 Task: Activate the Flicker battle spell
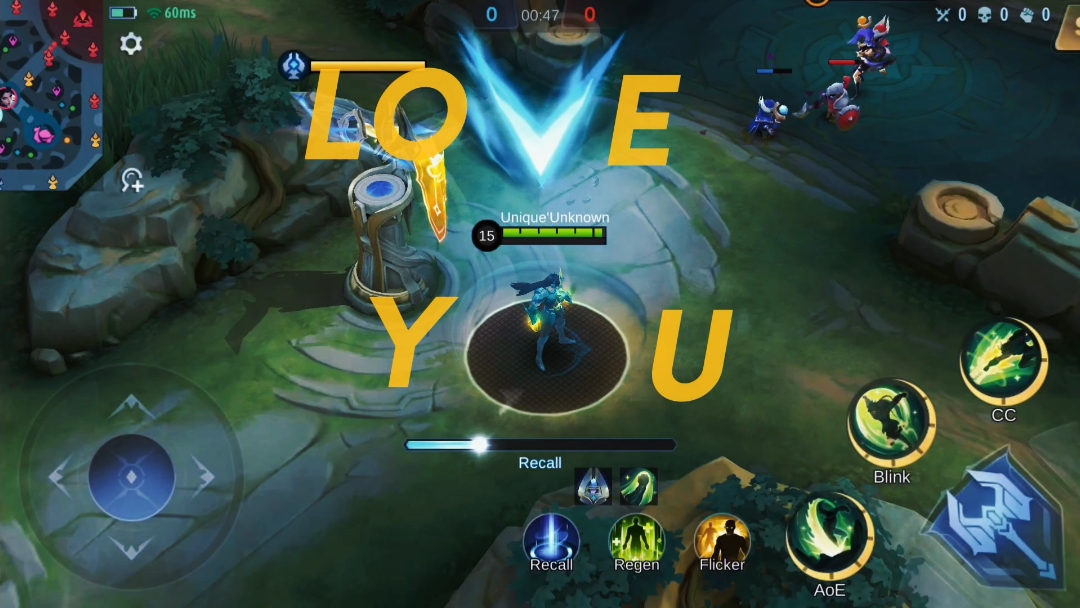click(722, 541)
